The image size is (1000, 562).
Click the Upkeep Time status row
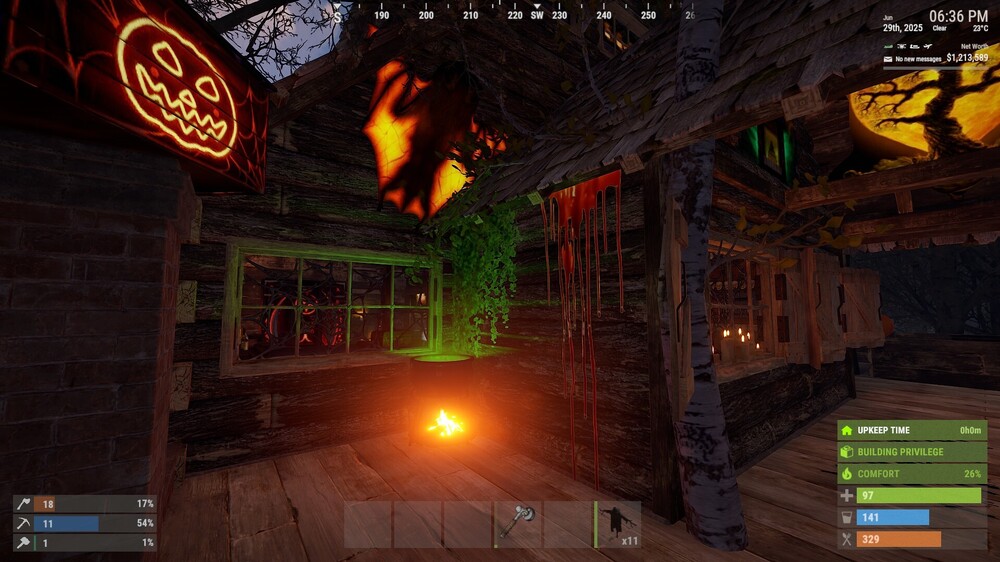click(912, 430)
